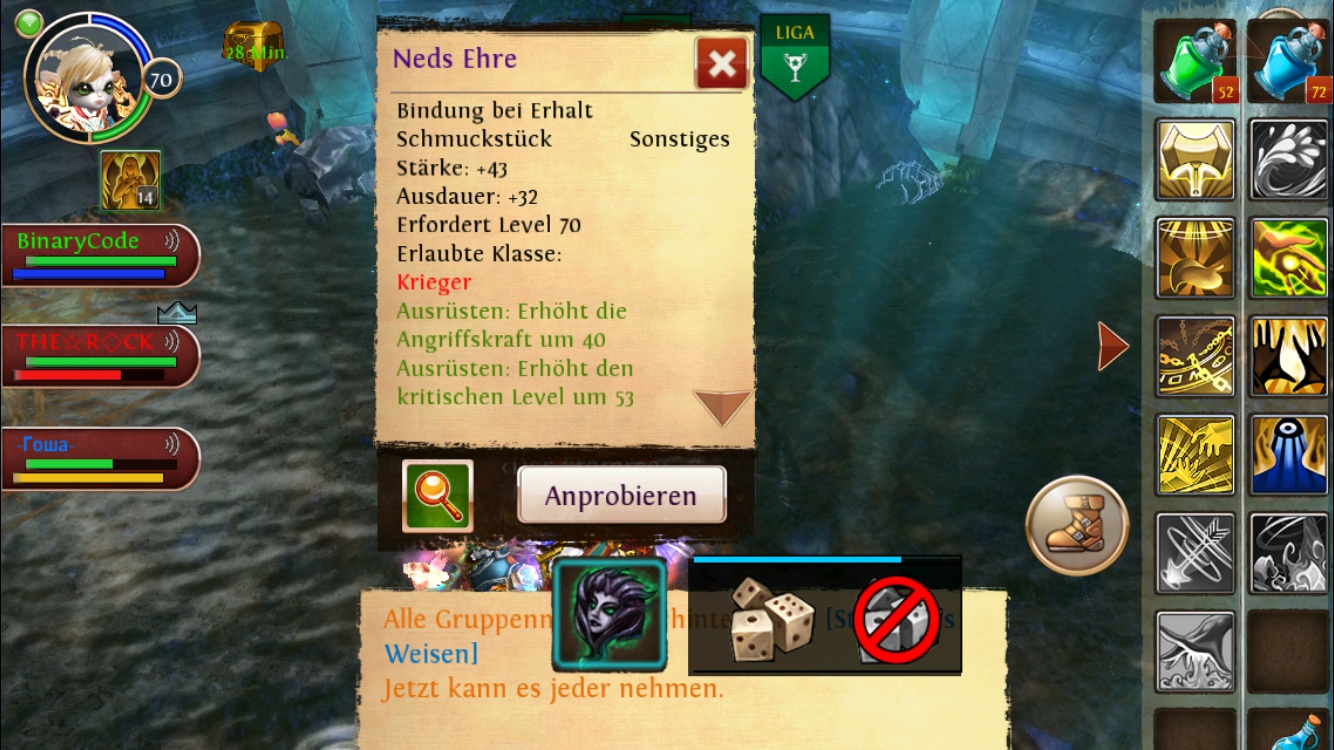Drink the blue potion with 72 charges
The image size is (1334, 750).
1287,62
